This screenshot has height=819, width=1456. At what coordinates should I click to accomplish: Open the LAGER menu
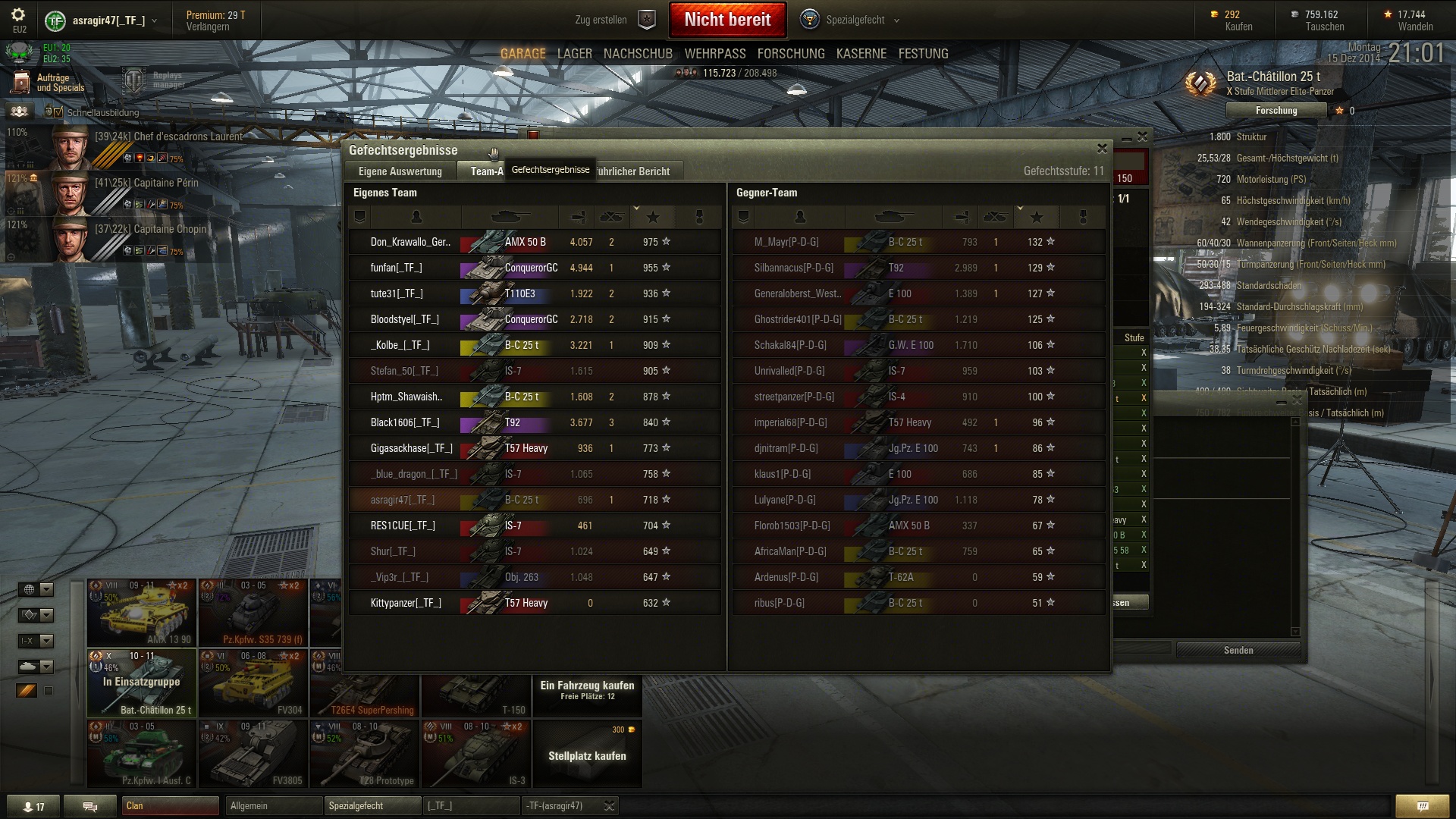[x=574, y=54]
